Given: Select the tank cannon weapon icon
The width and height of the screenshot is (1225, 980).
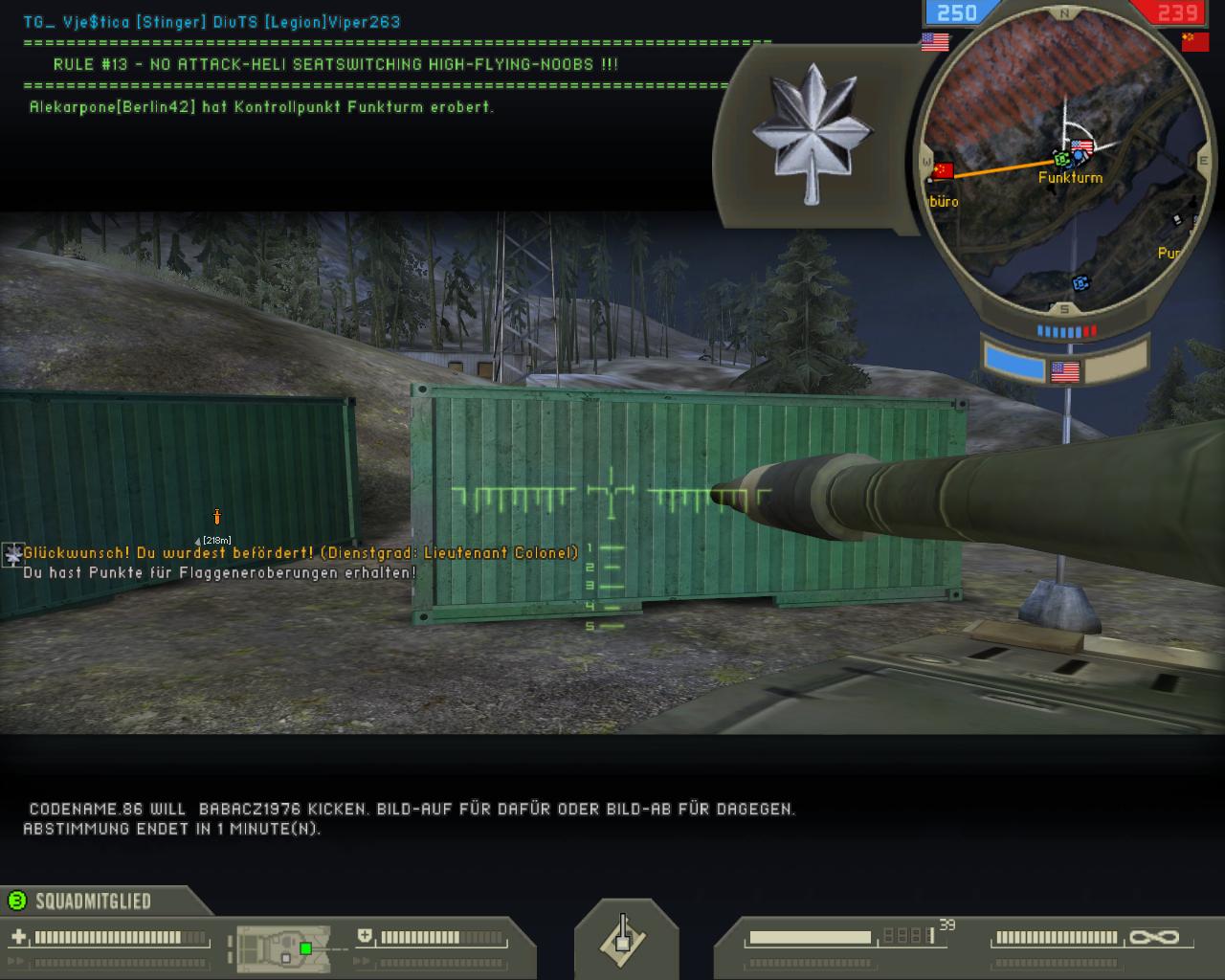Looking at the screenshot, I should pyautogui.click(x=625, y=938).
